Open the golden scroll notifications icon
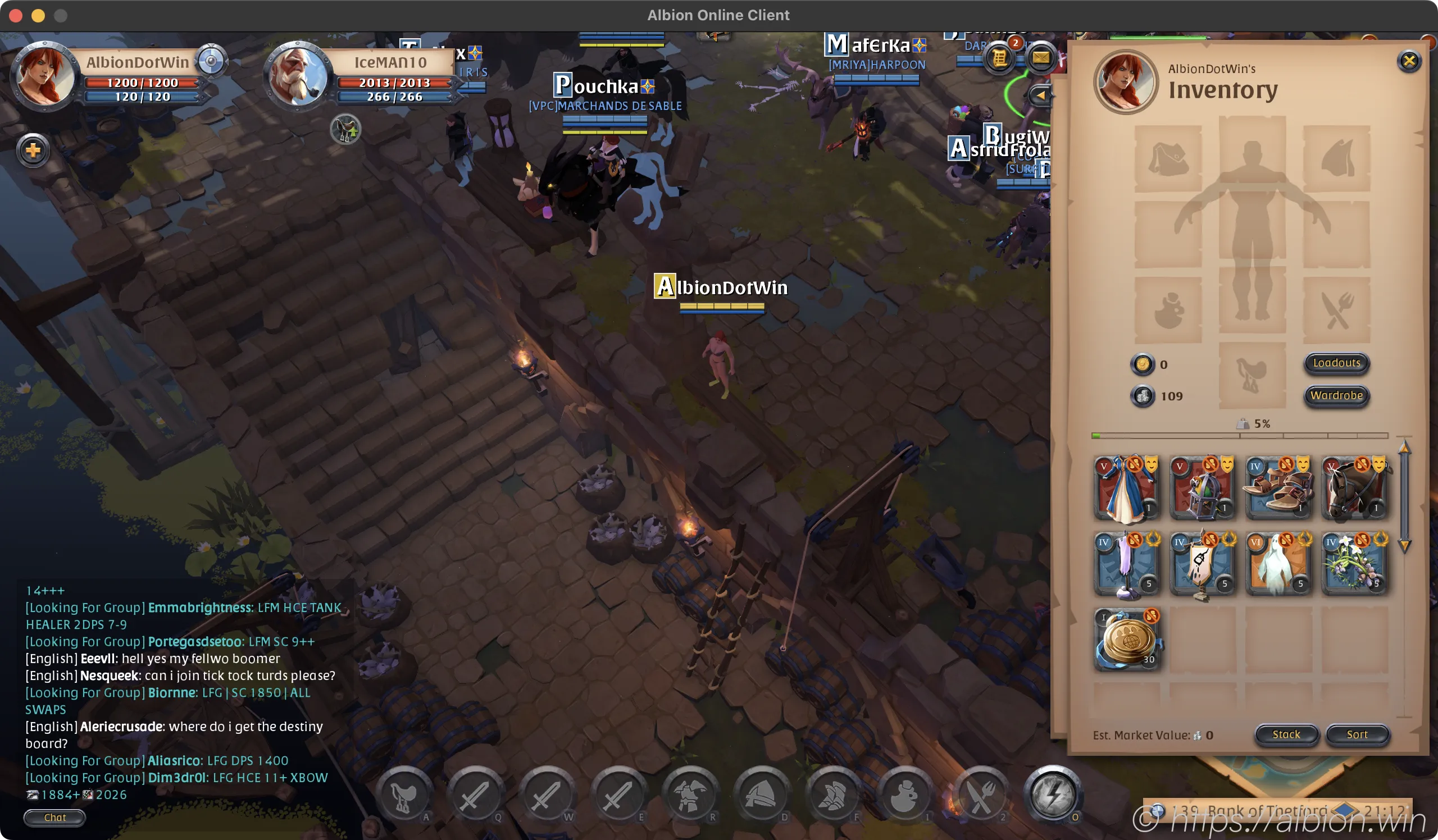Viewport: 1438px width, 840px height. coord(999,58)
